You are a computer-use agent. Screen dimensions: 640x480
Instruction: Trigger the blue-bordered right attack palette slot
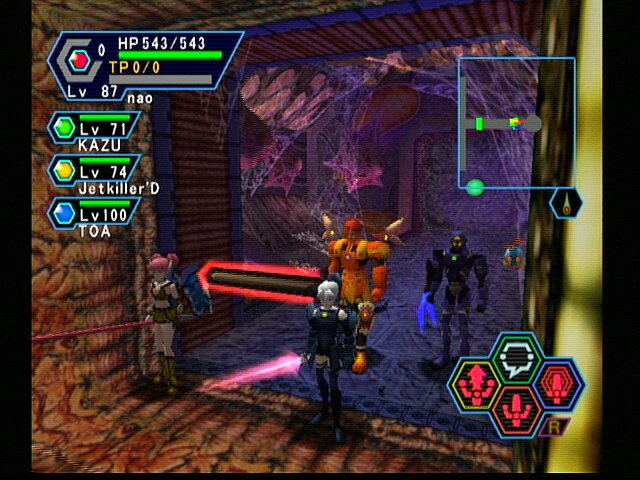click(x=559, y=385)
